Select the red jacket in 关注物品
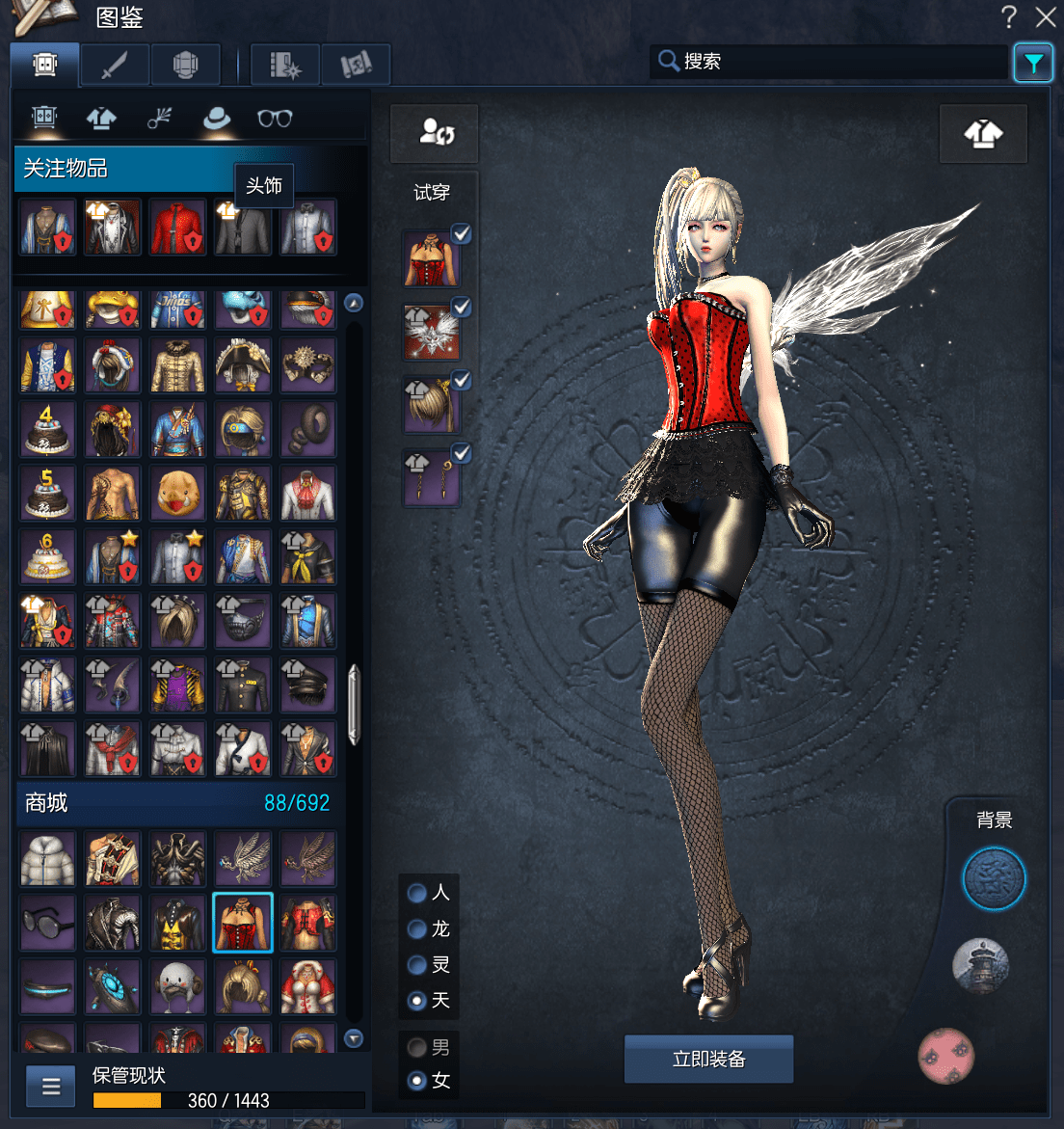 (178, 228)
